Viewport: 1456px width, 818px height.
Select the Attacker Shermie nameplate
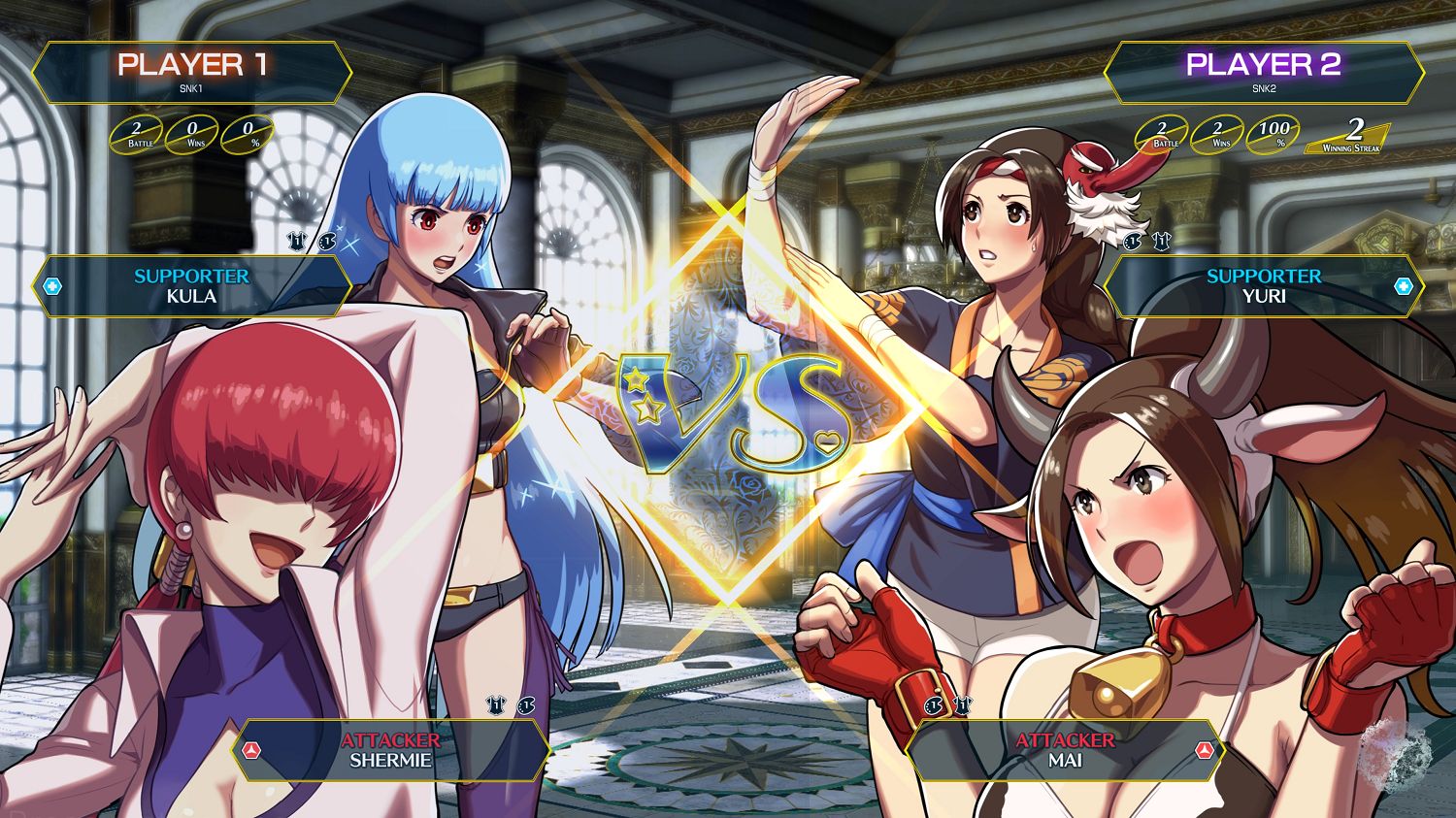[x=390, y=750]
